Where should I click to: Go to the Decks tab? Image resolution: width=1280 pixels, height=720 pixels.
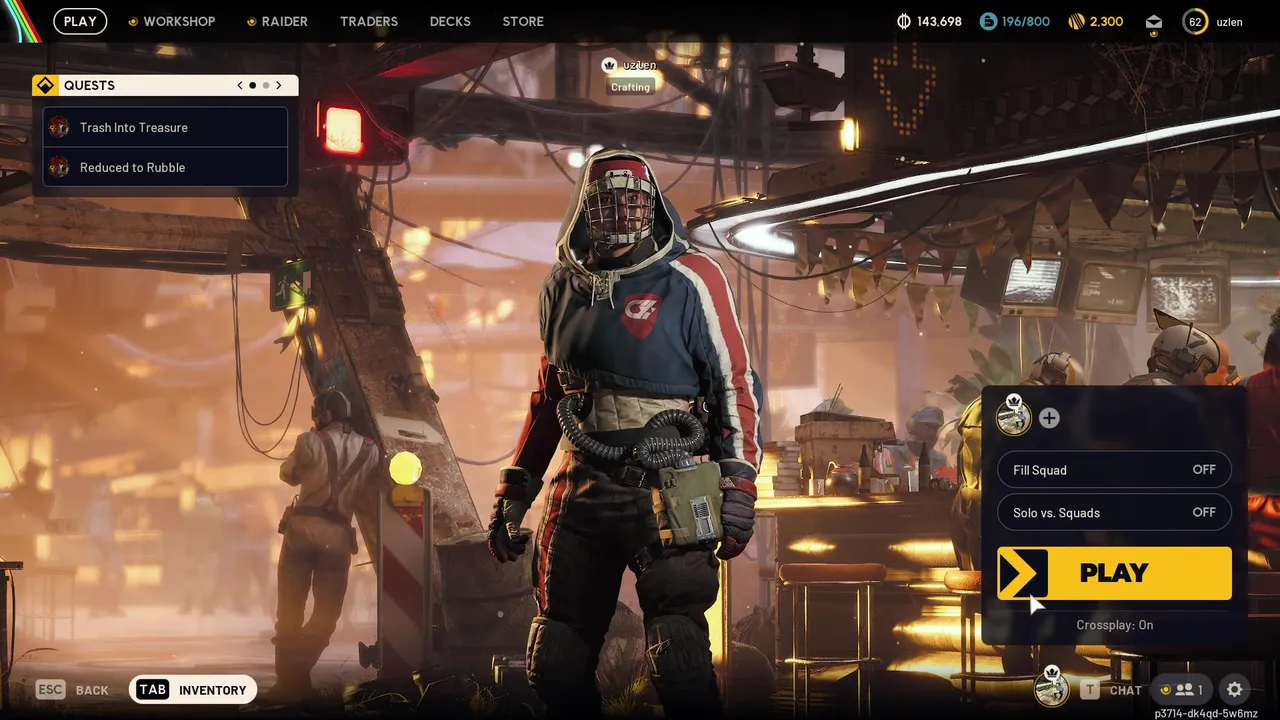pyautogui.click(x=450, y=21)
